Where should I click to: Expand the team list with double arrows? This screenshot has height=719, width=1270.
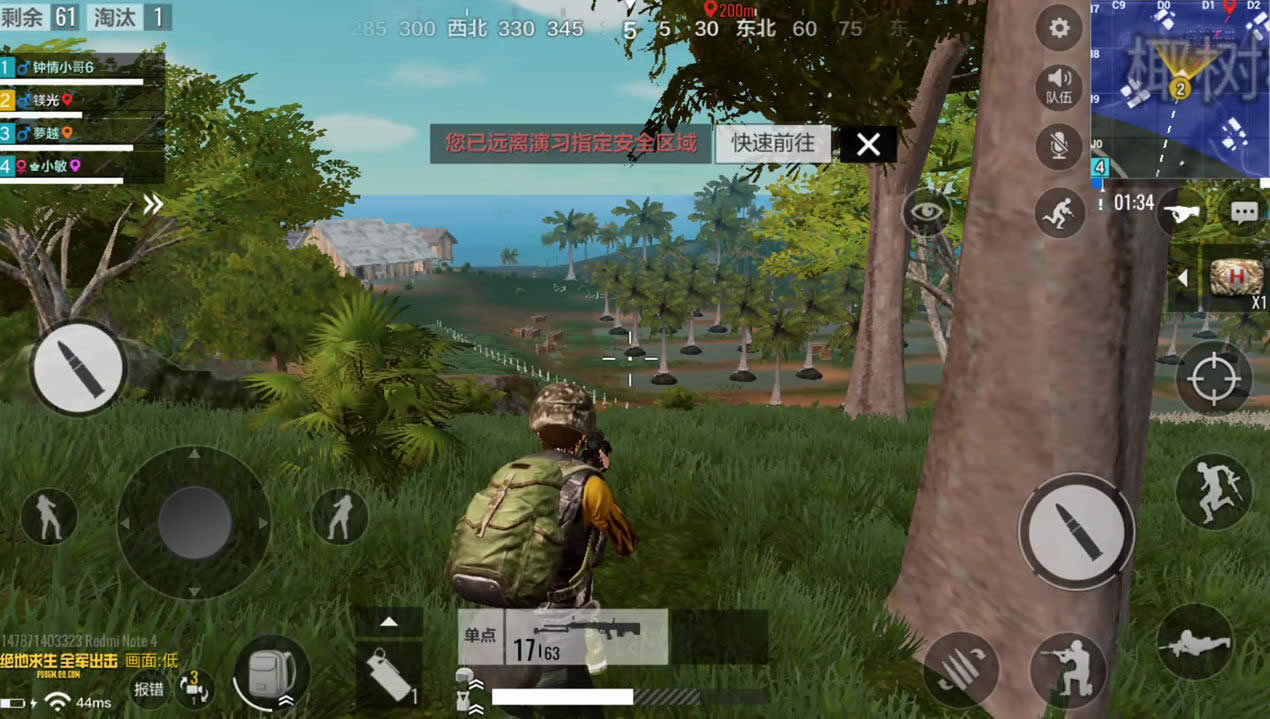(152, 205)
